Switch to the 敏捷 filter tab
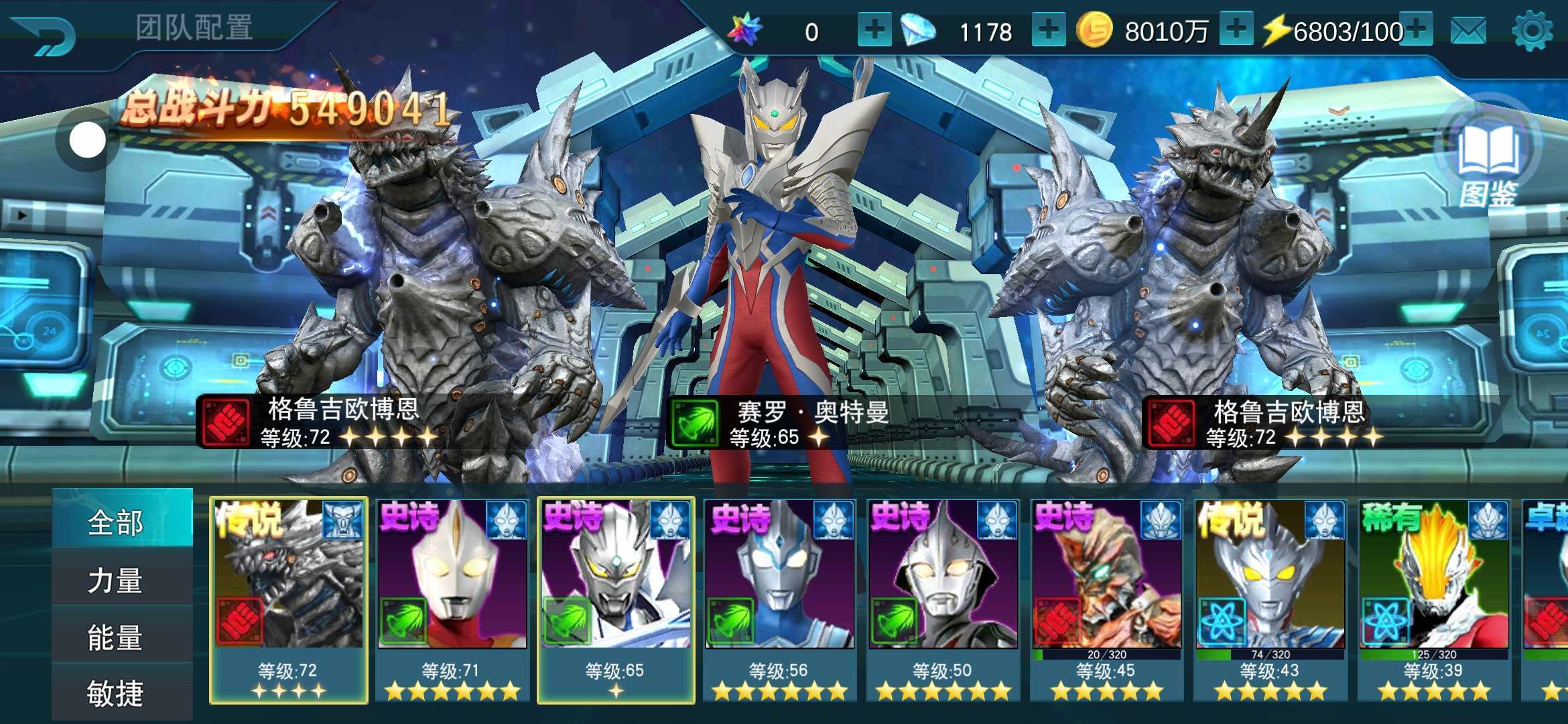Image resolution: width=1568 pixels, height=724 pixels. tap(115, 693)
